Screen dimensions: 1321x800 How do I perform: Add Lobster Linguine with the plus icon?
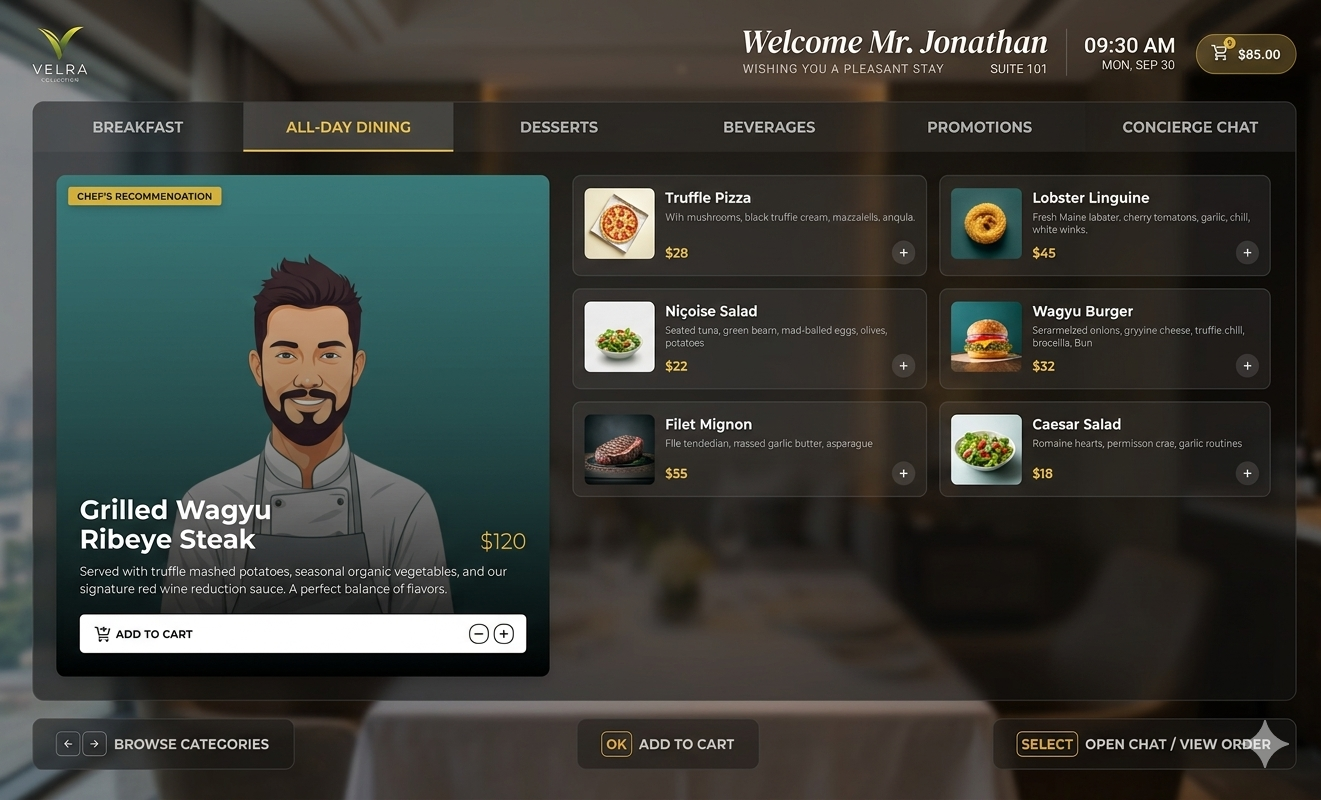point(1247,252)
